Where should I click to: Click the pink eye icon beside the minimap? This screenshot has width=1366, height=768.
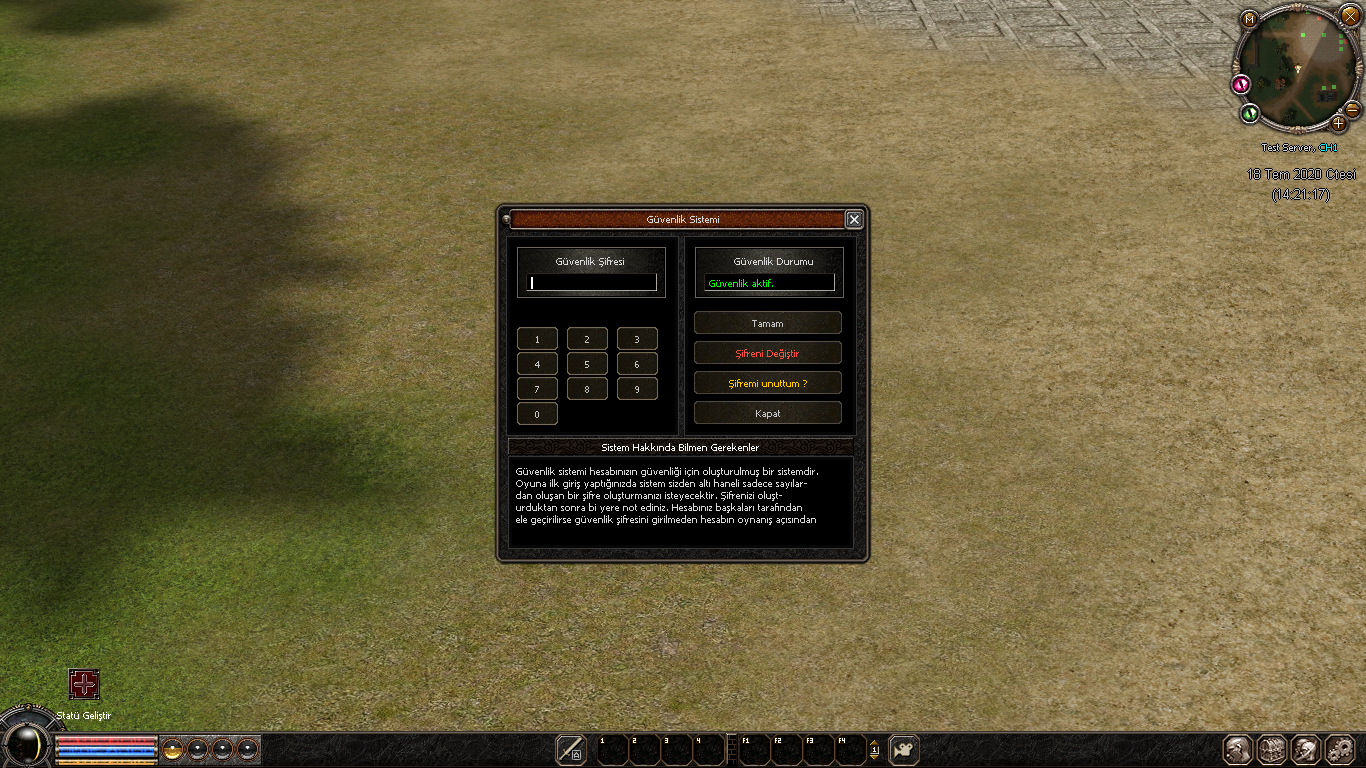coord(1243,85)
